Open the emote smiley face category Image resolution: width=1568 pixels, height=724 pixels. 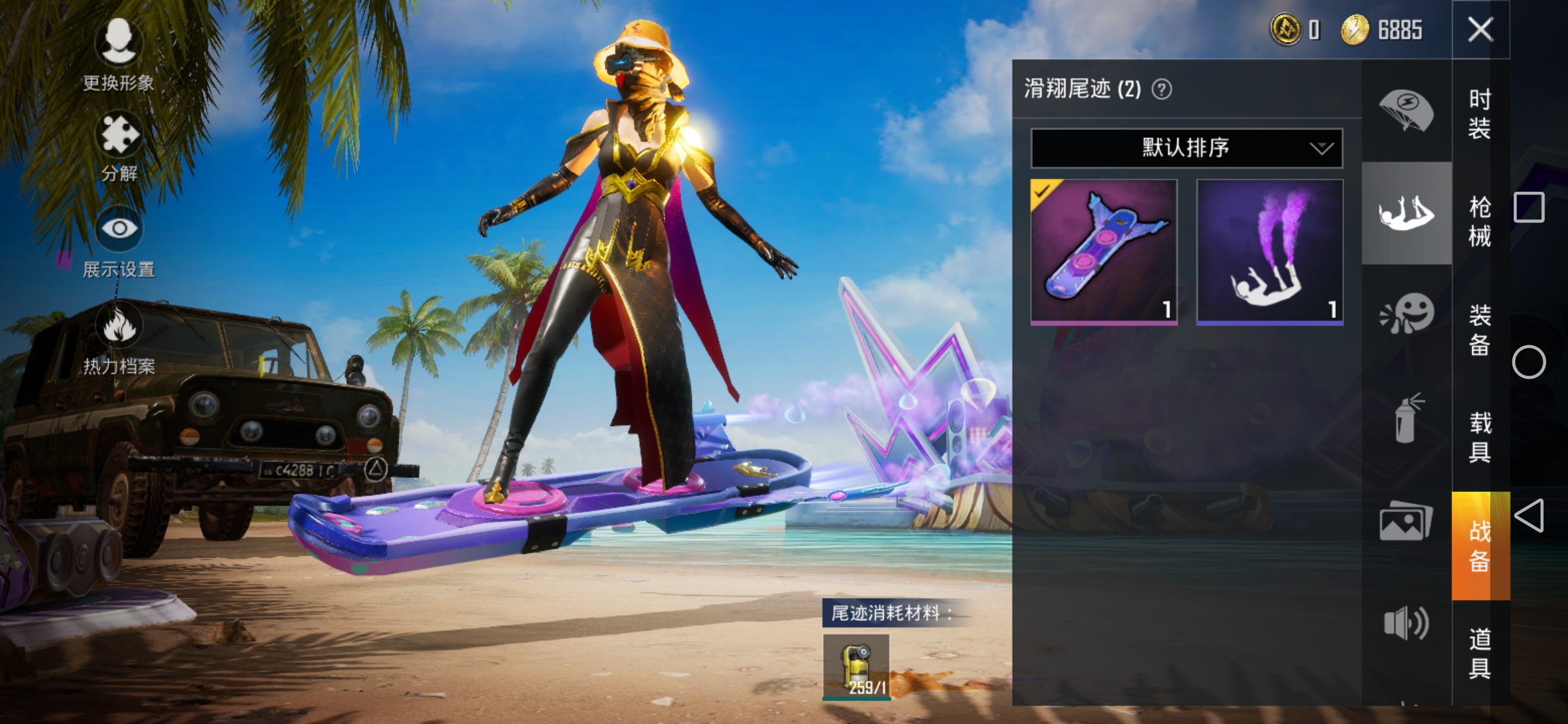pyautogui.click(x=1406, y=314)
